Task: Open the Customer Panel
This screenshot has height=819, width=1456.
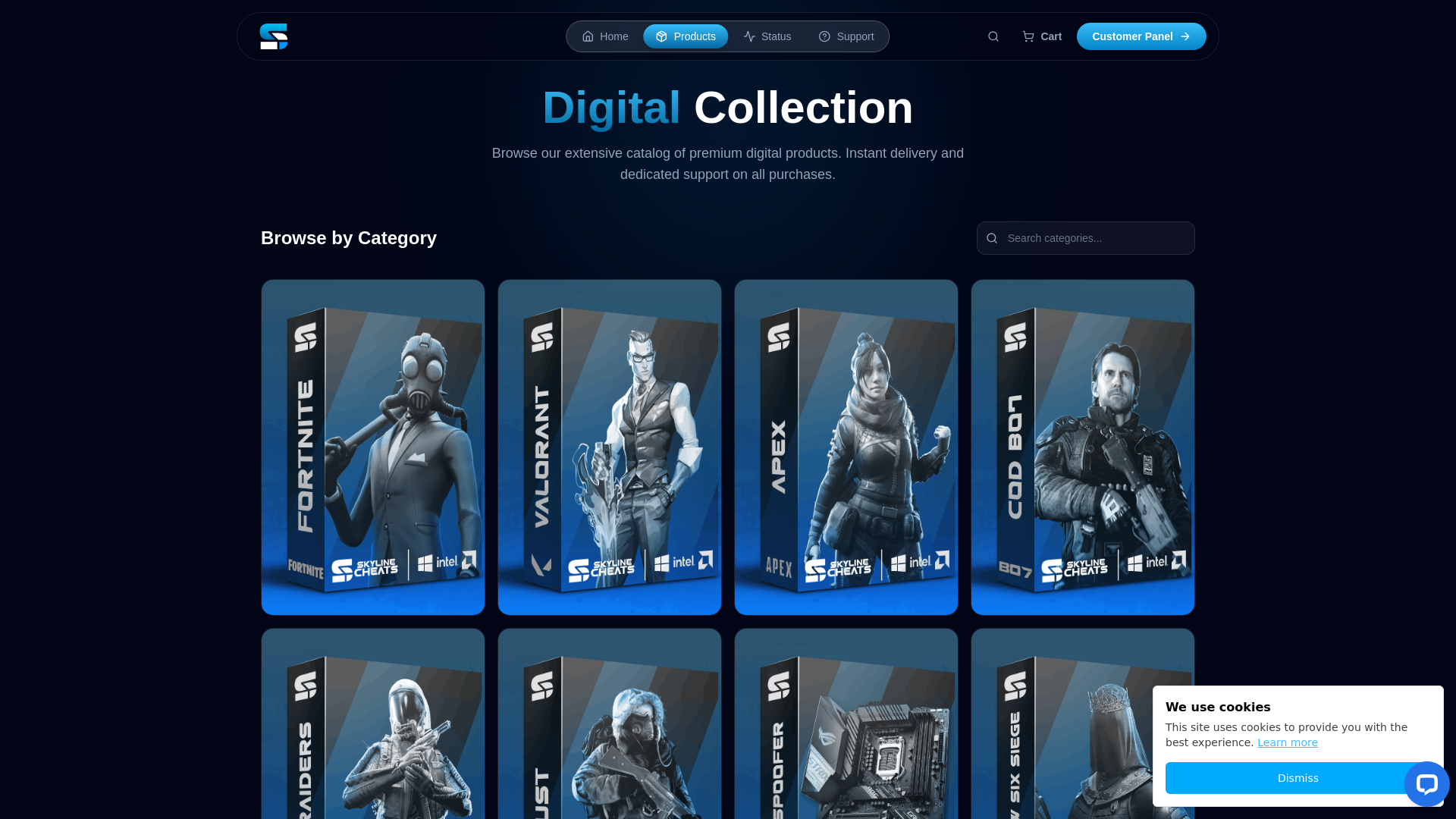Action: 1141,36
